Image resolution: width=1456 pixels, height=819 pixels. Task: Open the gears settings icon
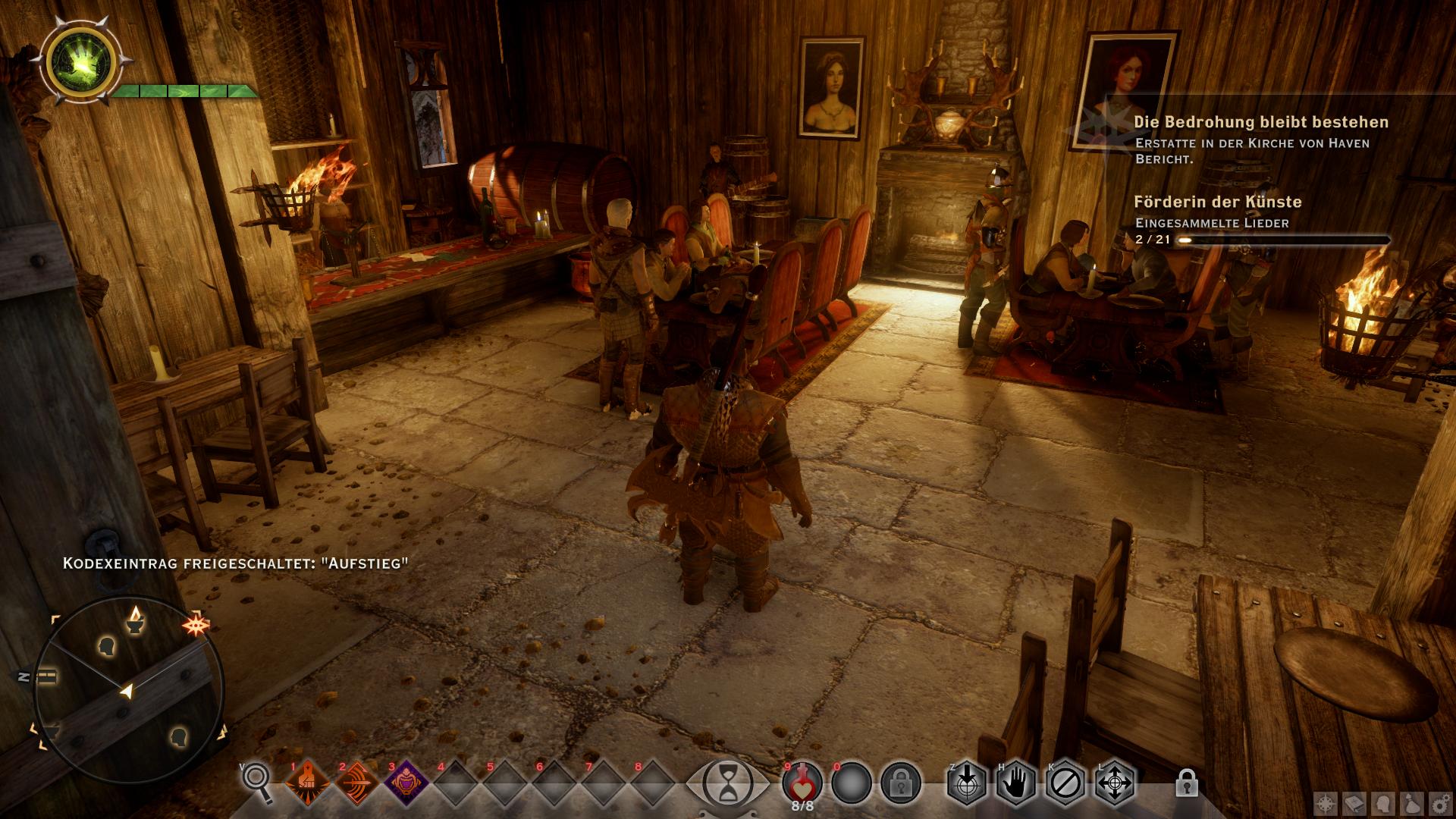1439,804
